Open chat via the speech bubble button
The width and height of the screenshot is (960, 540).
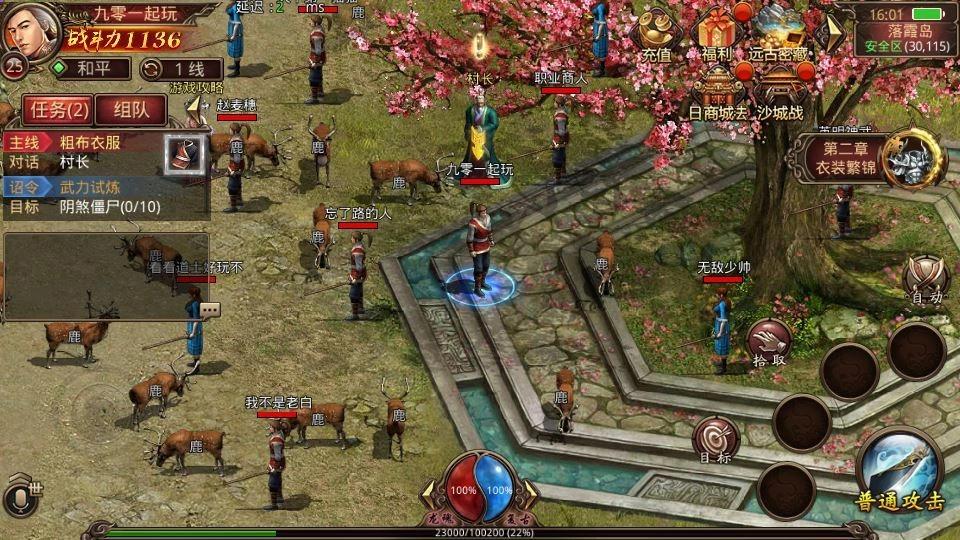pos(210,310)
